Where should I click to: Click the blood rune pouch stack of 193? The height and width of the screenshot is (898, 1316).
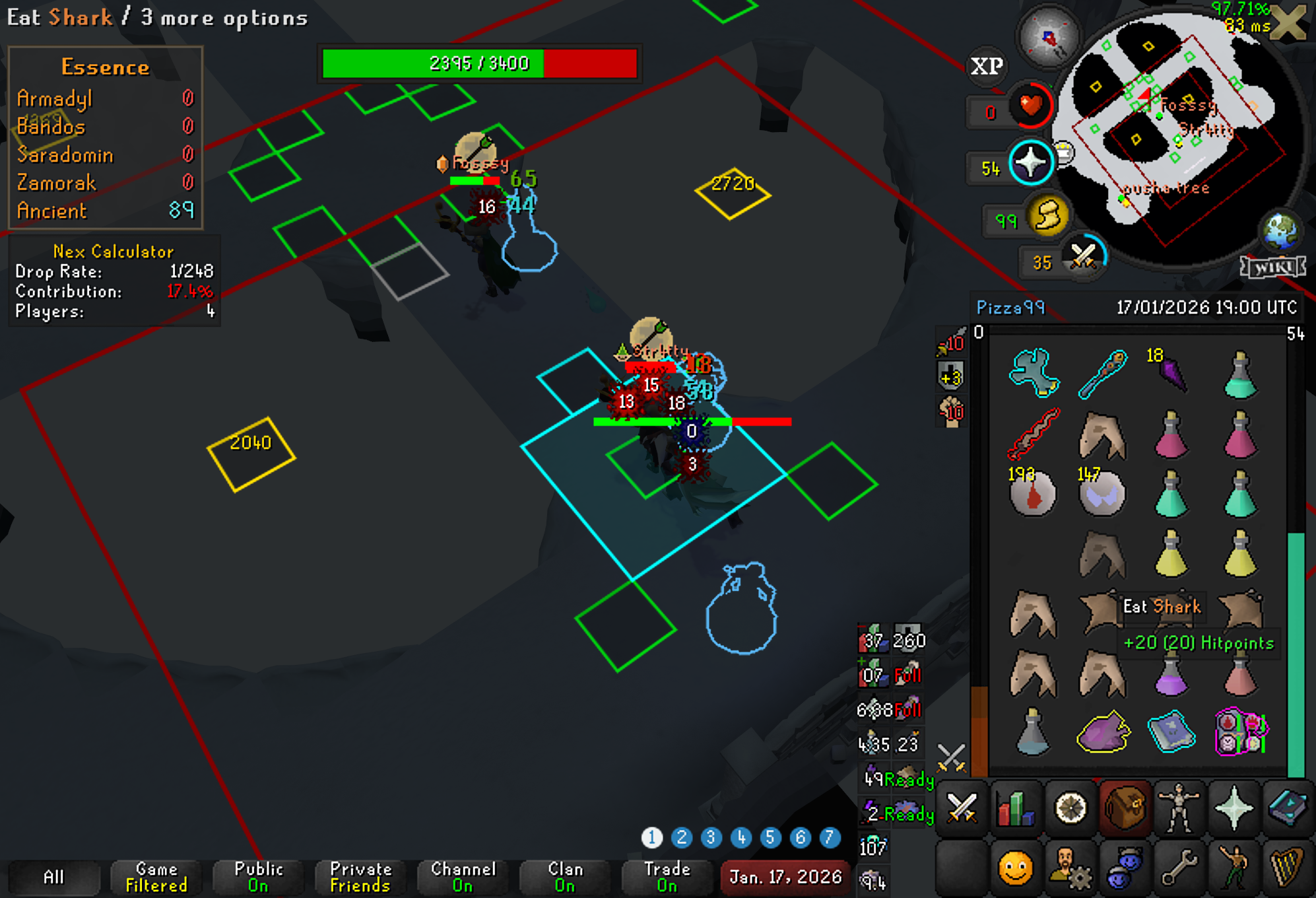(1033, 493)
